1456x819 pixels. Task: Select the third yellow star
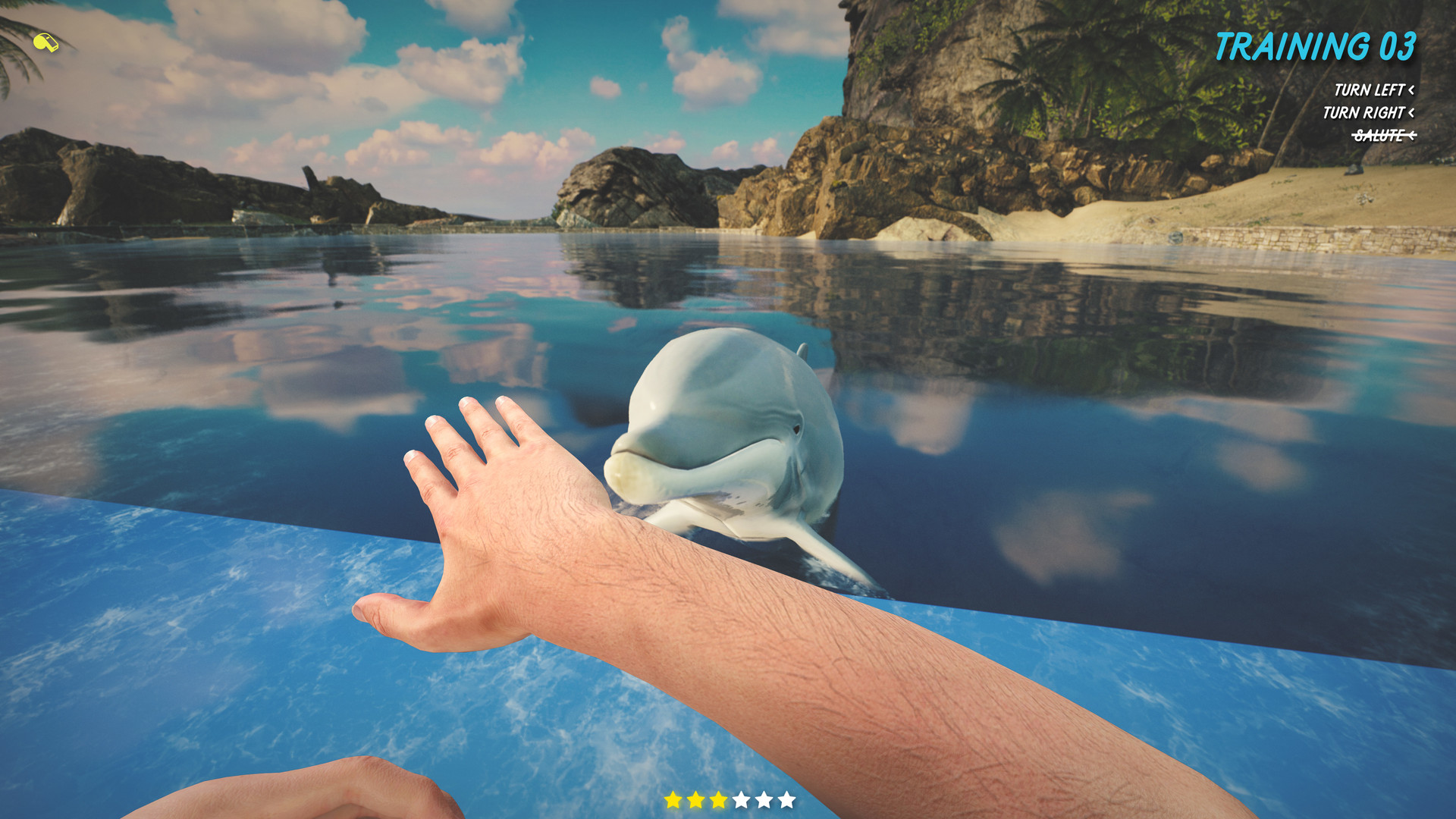pos(719,799)
